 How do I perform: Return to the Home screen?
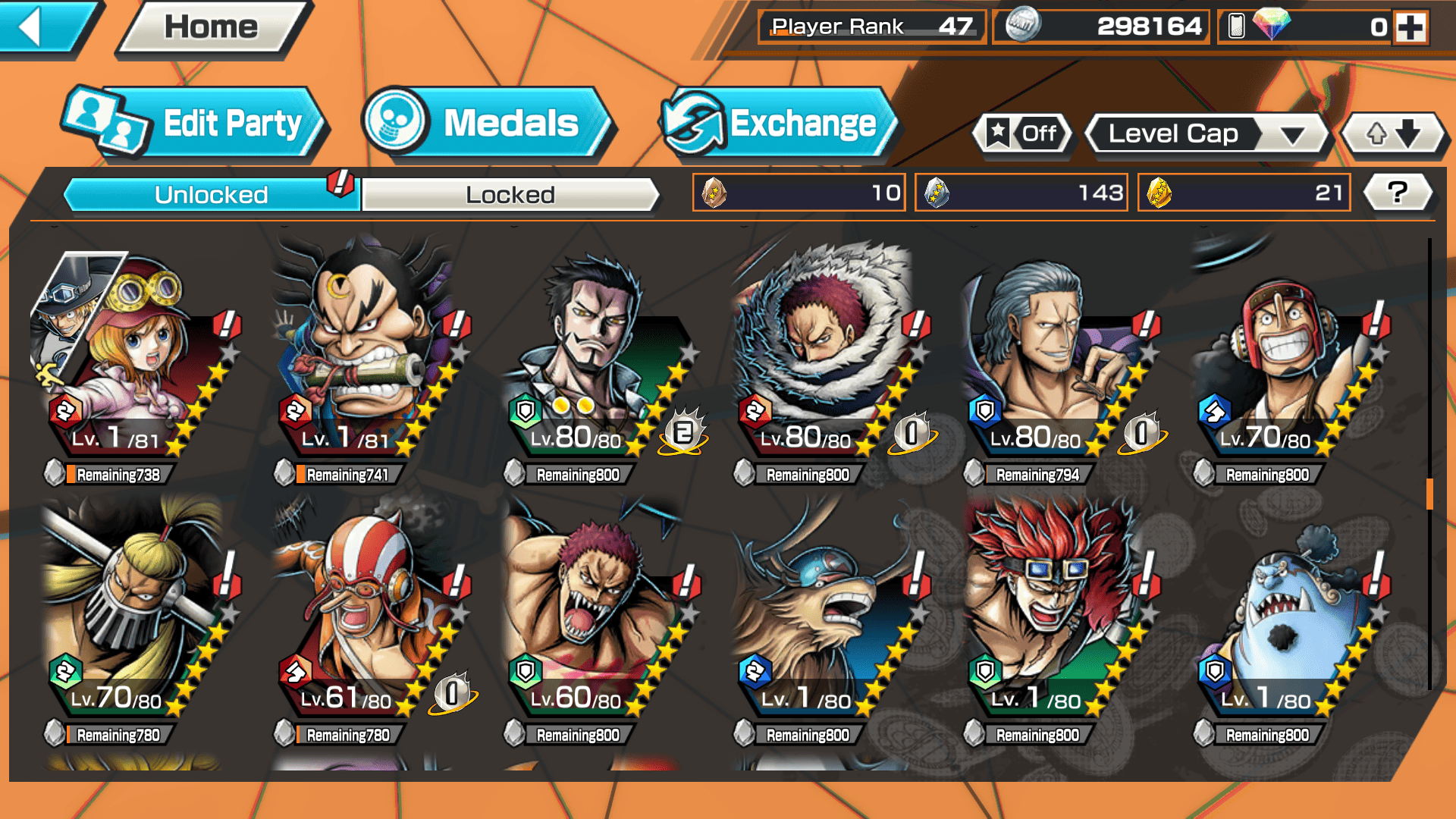tap(212, 28)
